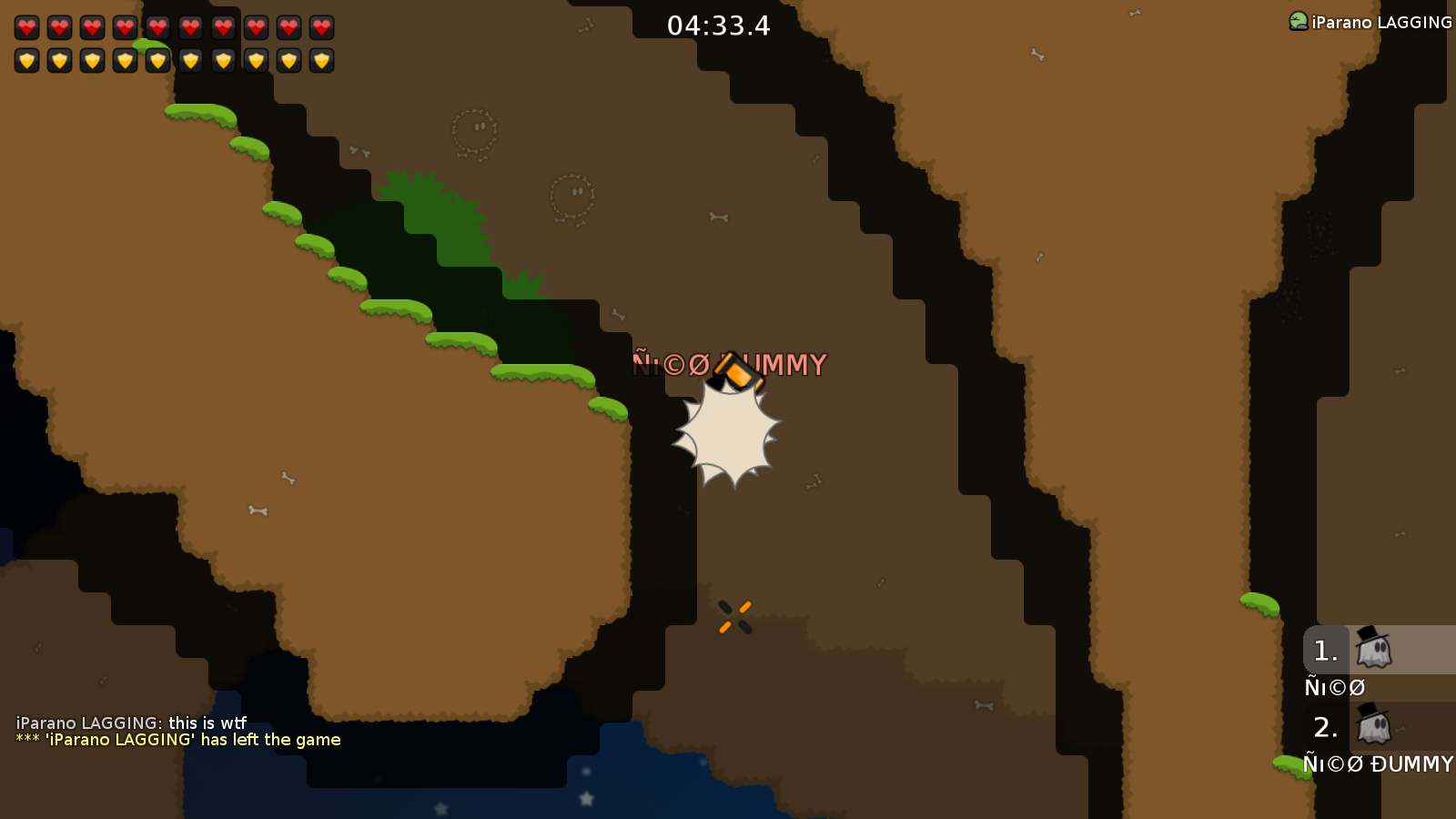Click the "2." rank badge on the scoreboard

pos(1324,727)
